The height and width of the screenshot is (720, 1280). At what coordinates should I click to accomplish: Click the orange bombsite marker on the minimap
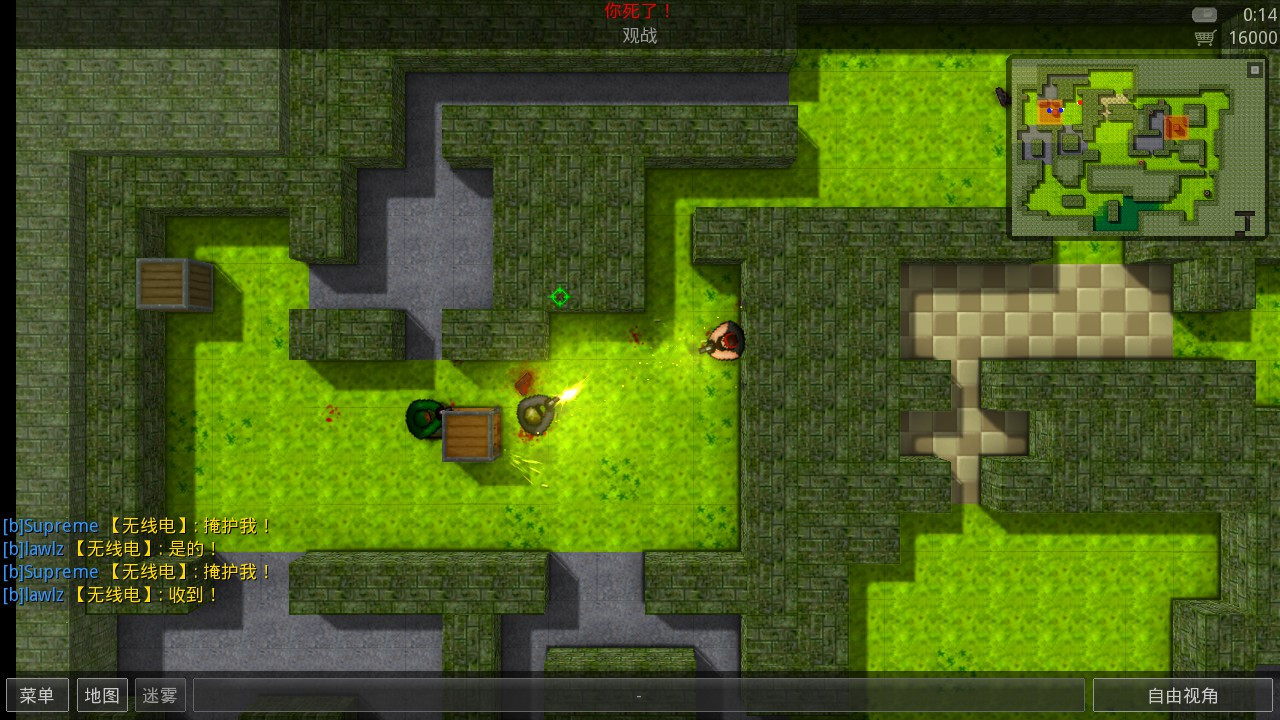click(x=1177, y=128)
